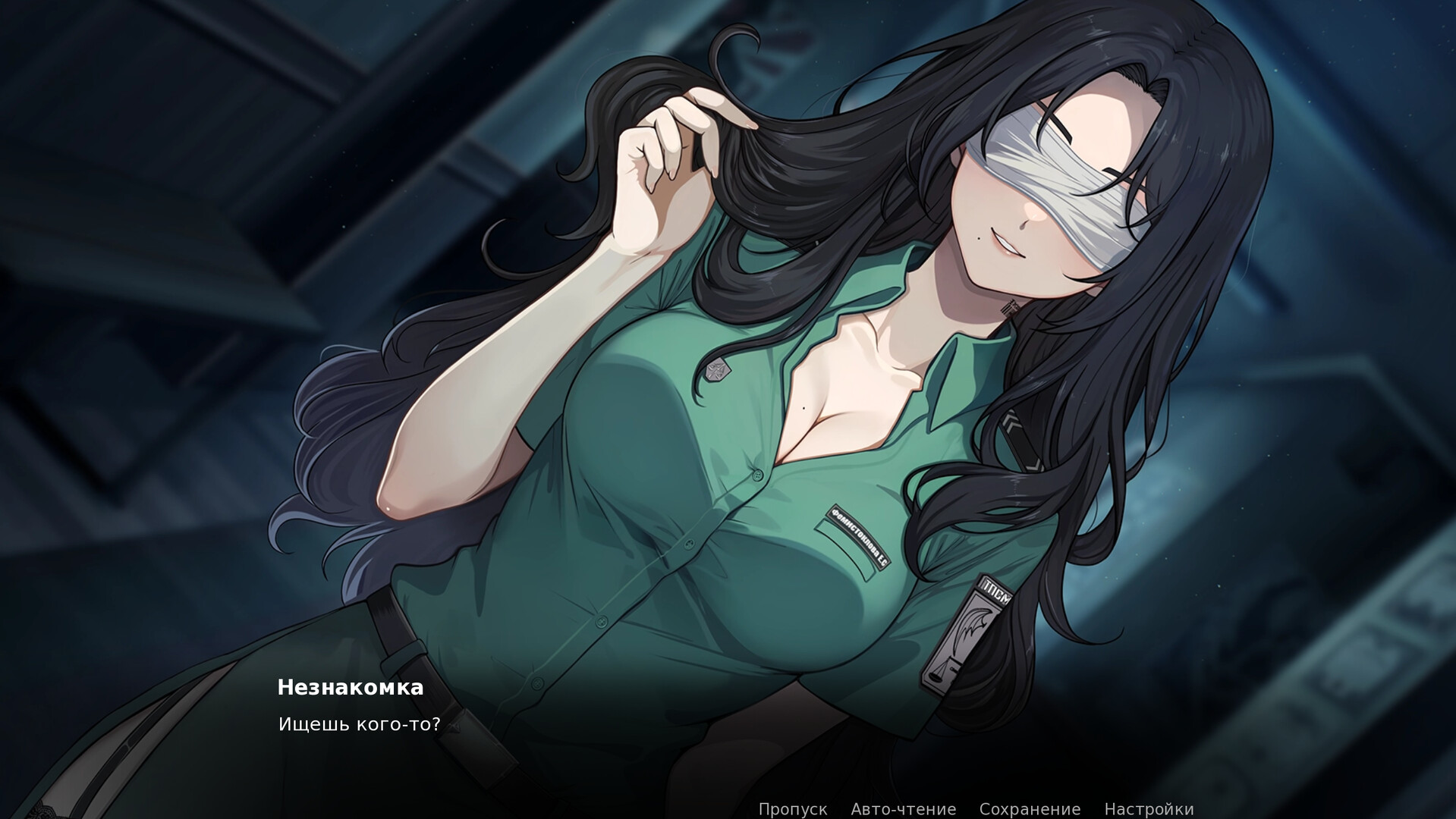This screenshot has height=819, width=1456.
Task: Enable Авто-чтение auto-reading mode
Action: 903,808
